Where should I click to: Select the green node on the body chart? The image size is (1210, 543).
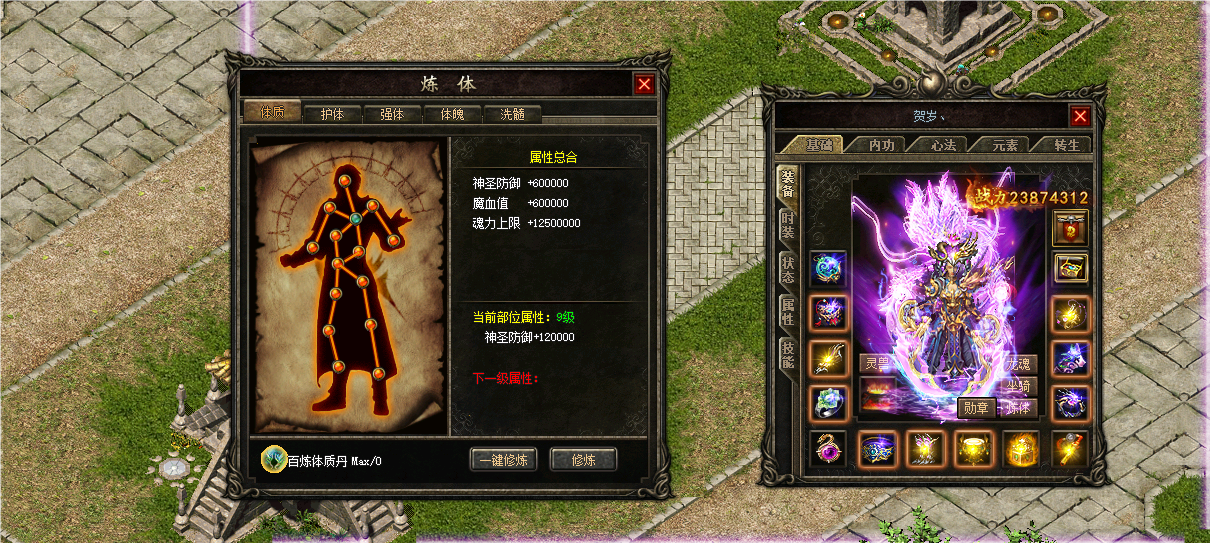click(x=354, y=218)
